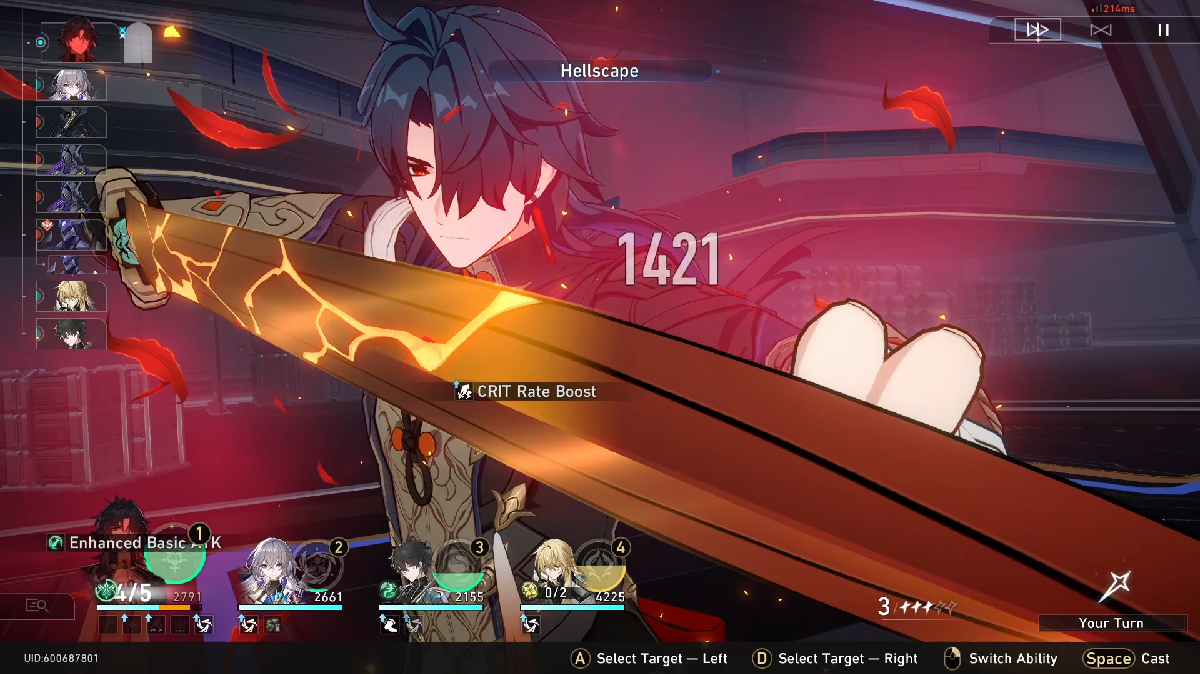Toggle the double-speed battle button
1200x674 pixels.
coord(1037,30)
